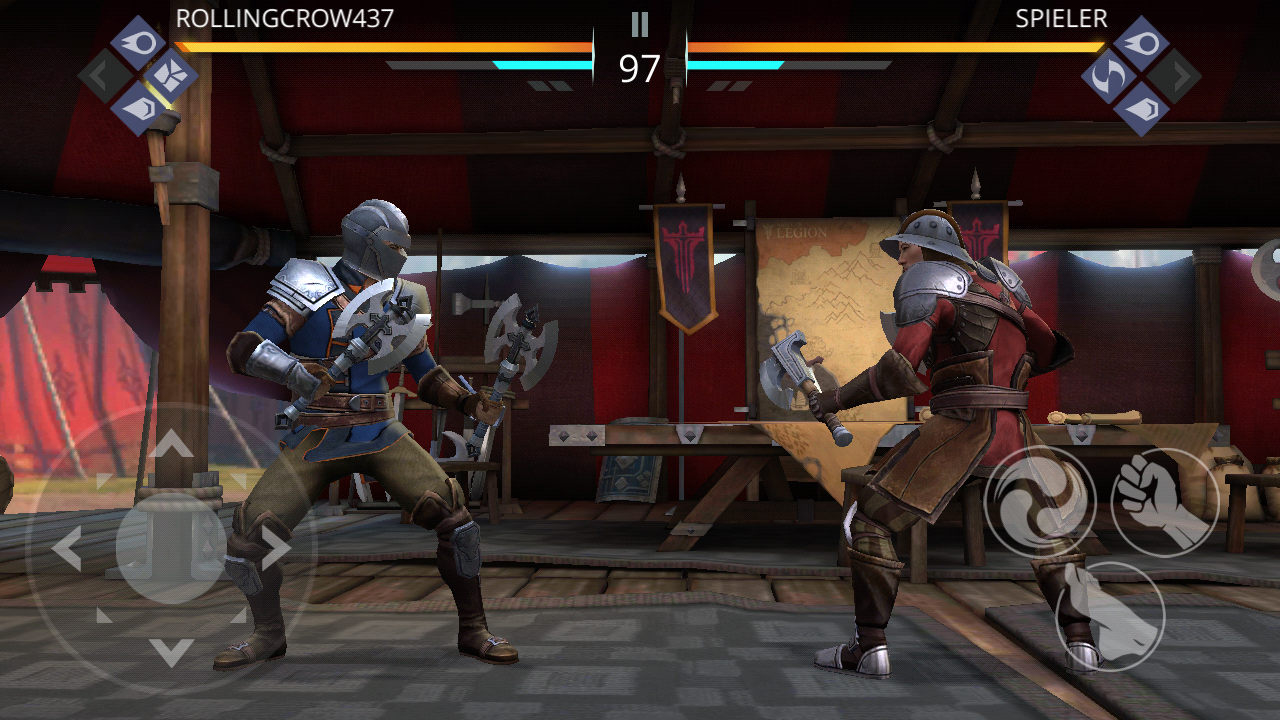The width and height of the screenshot is (1280, 720).
Task: Tap the joystick's up arrow to jump
Action: tap(172, 443)
